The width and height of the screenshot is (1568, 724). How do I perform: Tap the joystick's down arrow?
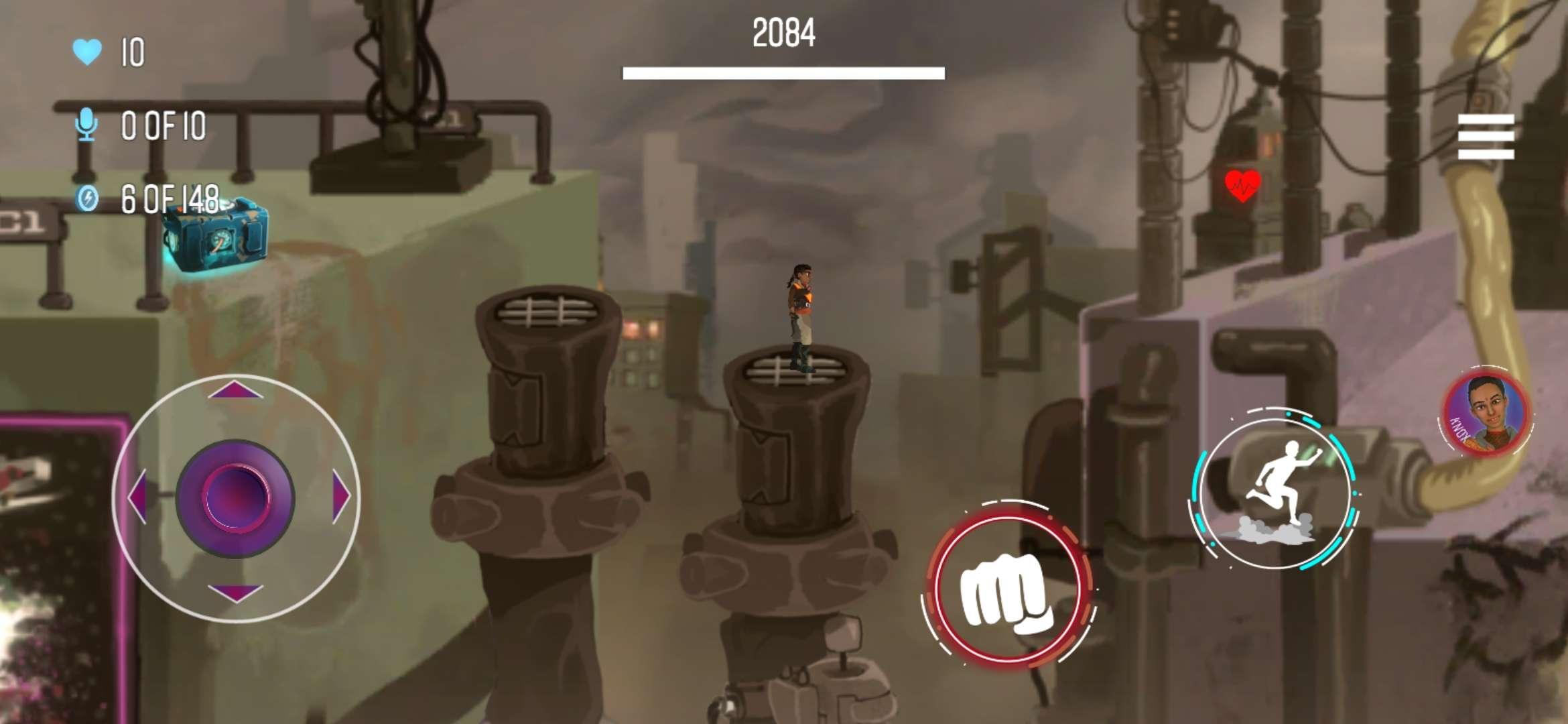(235, 593)
